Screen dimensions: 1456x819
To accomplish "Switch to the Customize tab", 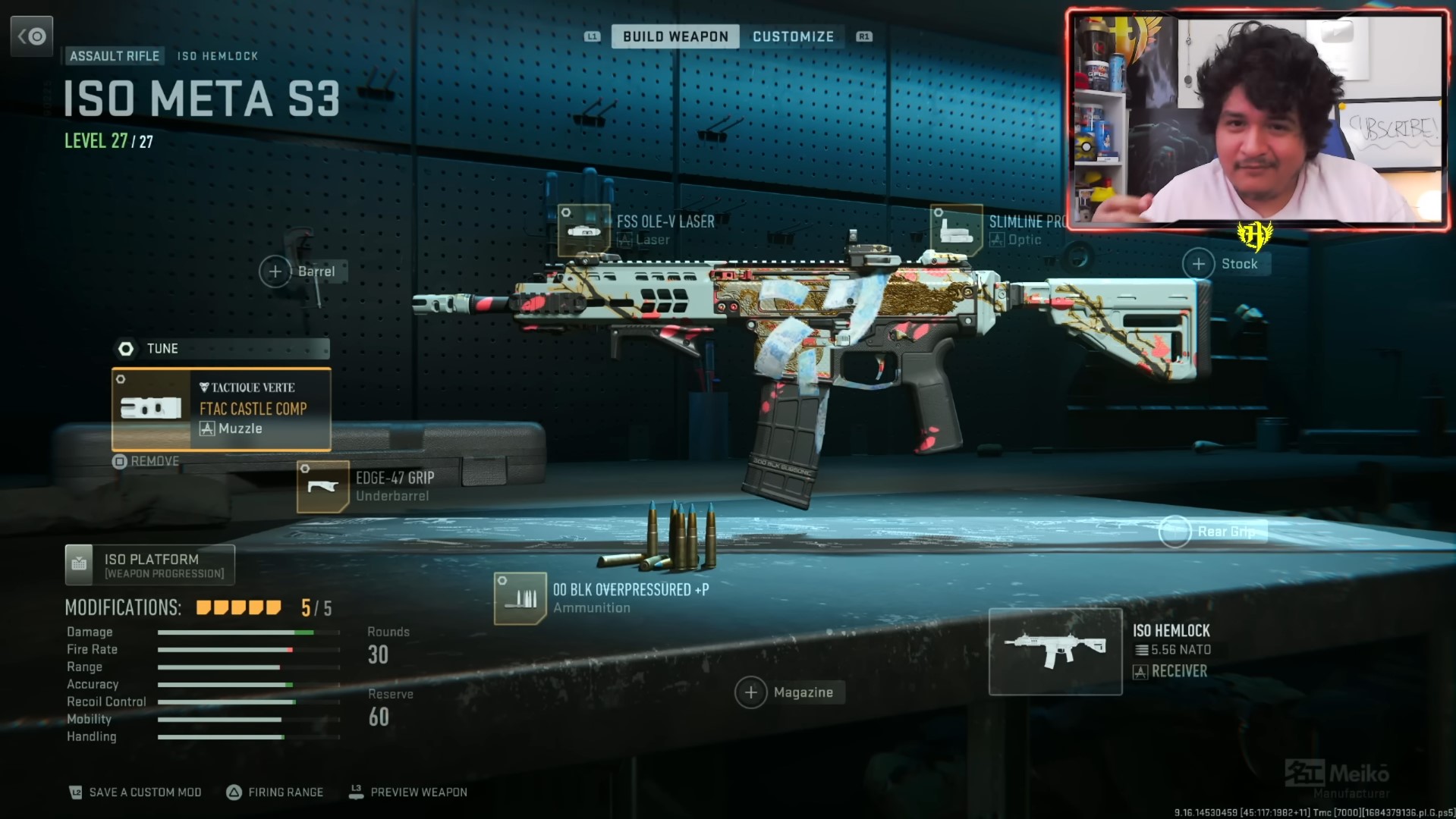I will [x=793, y=36].
